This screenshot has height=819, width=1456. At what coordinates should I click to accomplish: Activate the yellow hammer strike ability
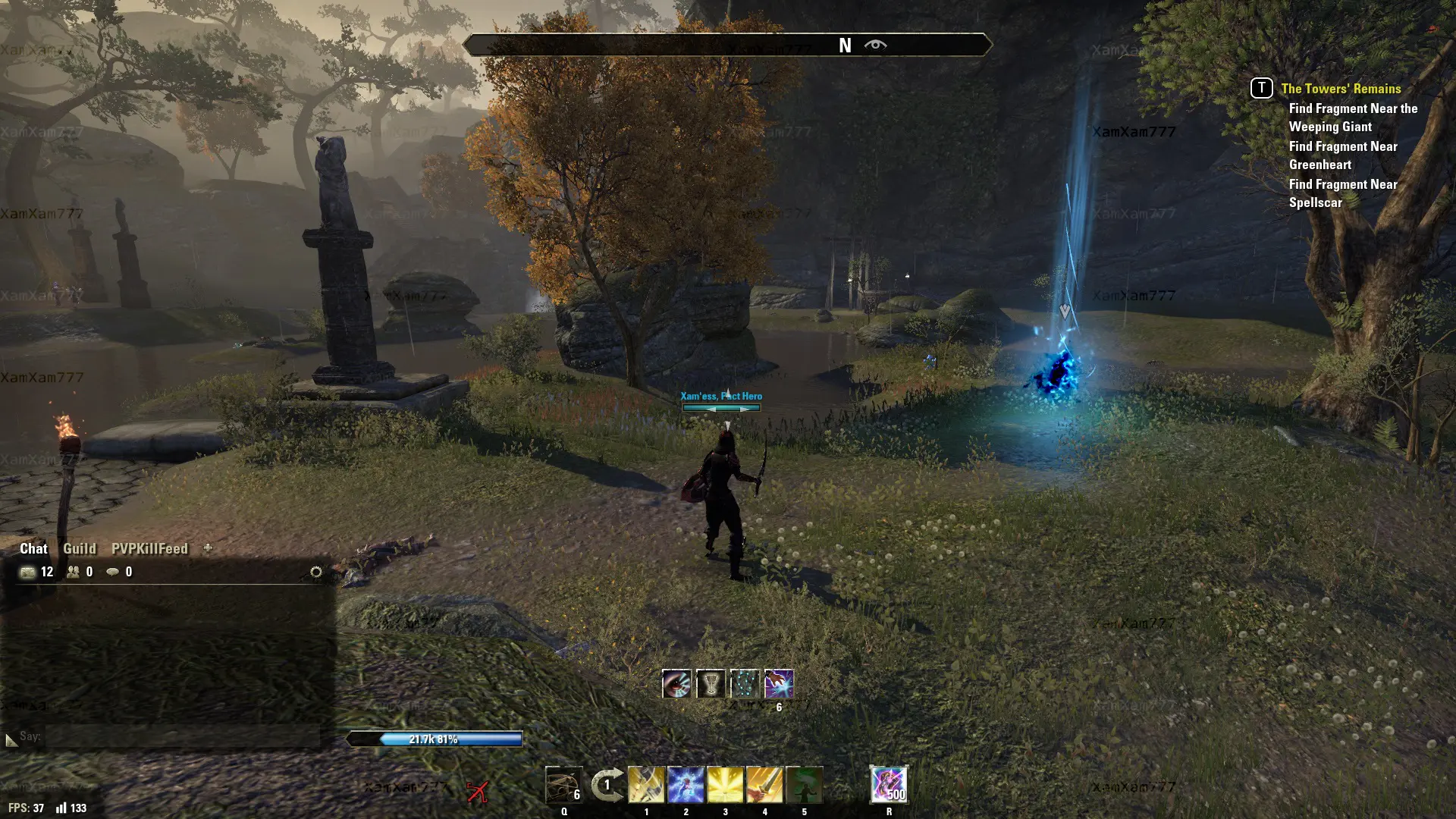pyautogui.click(x=646, y=785)
